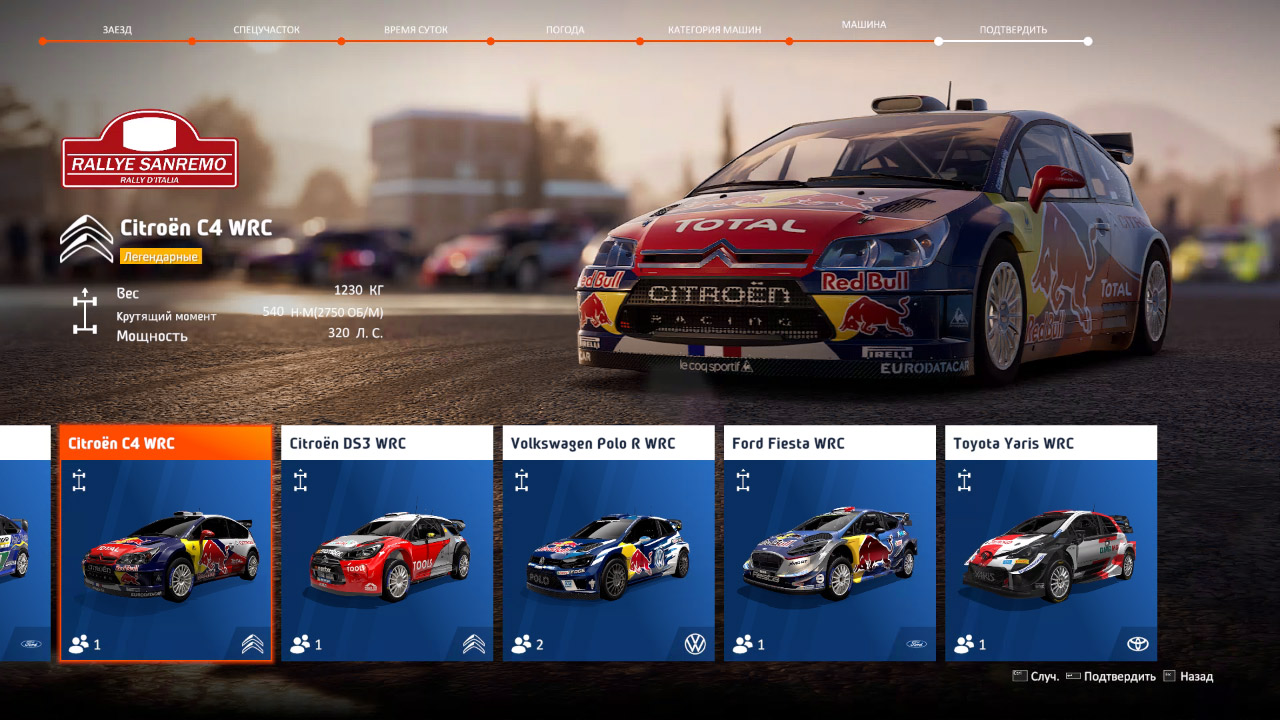The width and height of the screenshot is (1280, 720).
Task: Click the owners icon on Volkswagen Polo card
Action: point(521,644)
